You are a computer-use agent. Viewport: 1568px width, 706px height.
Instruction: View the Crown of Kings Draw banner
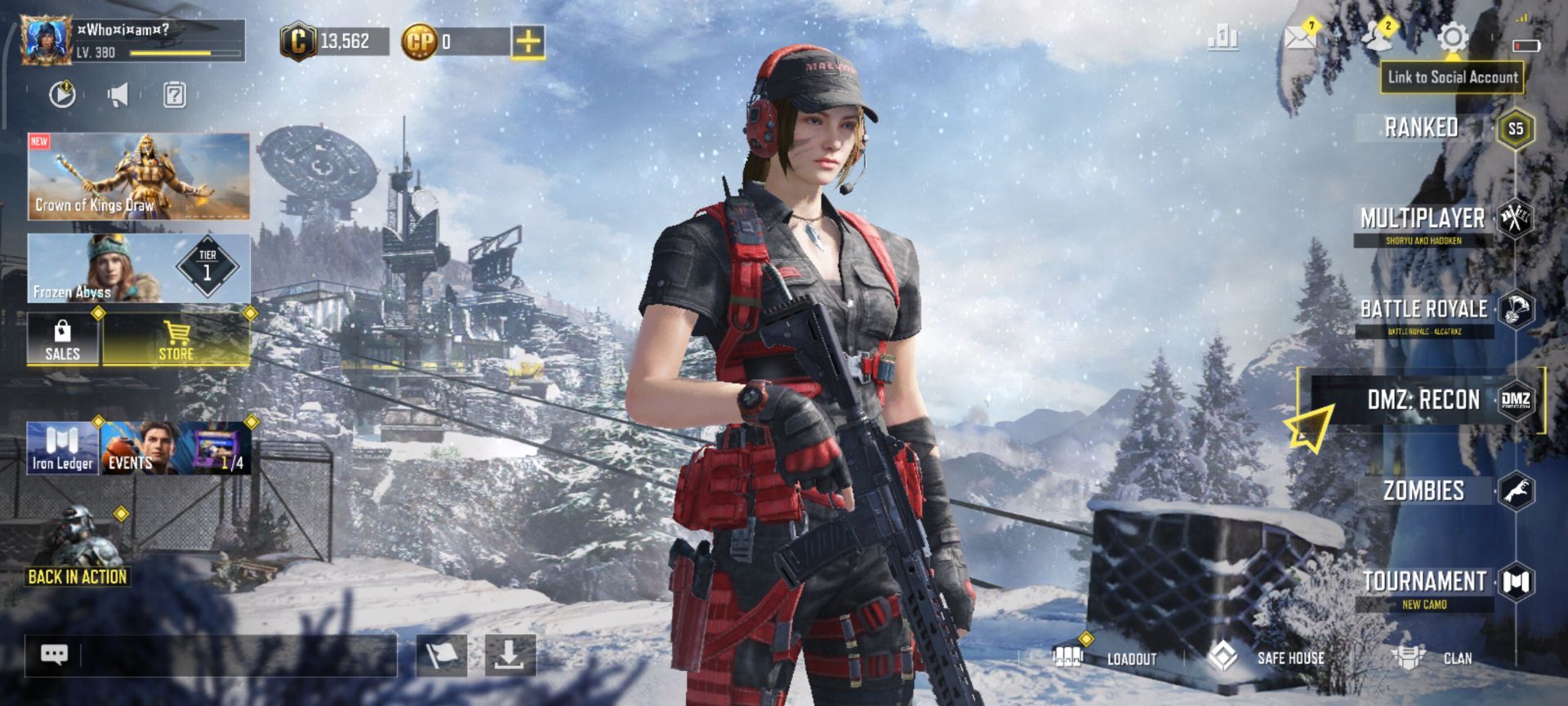click(x=139, y=176)
